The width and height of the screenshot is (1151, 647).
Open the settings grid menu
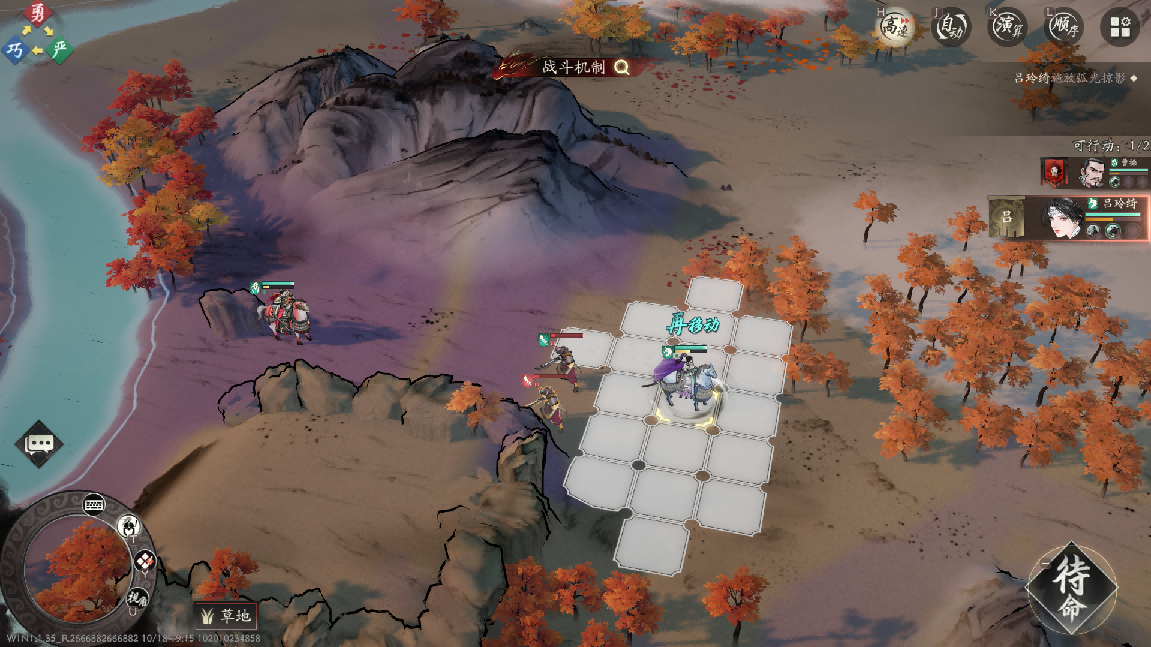tap(1121, 27)
